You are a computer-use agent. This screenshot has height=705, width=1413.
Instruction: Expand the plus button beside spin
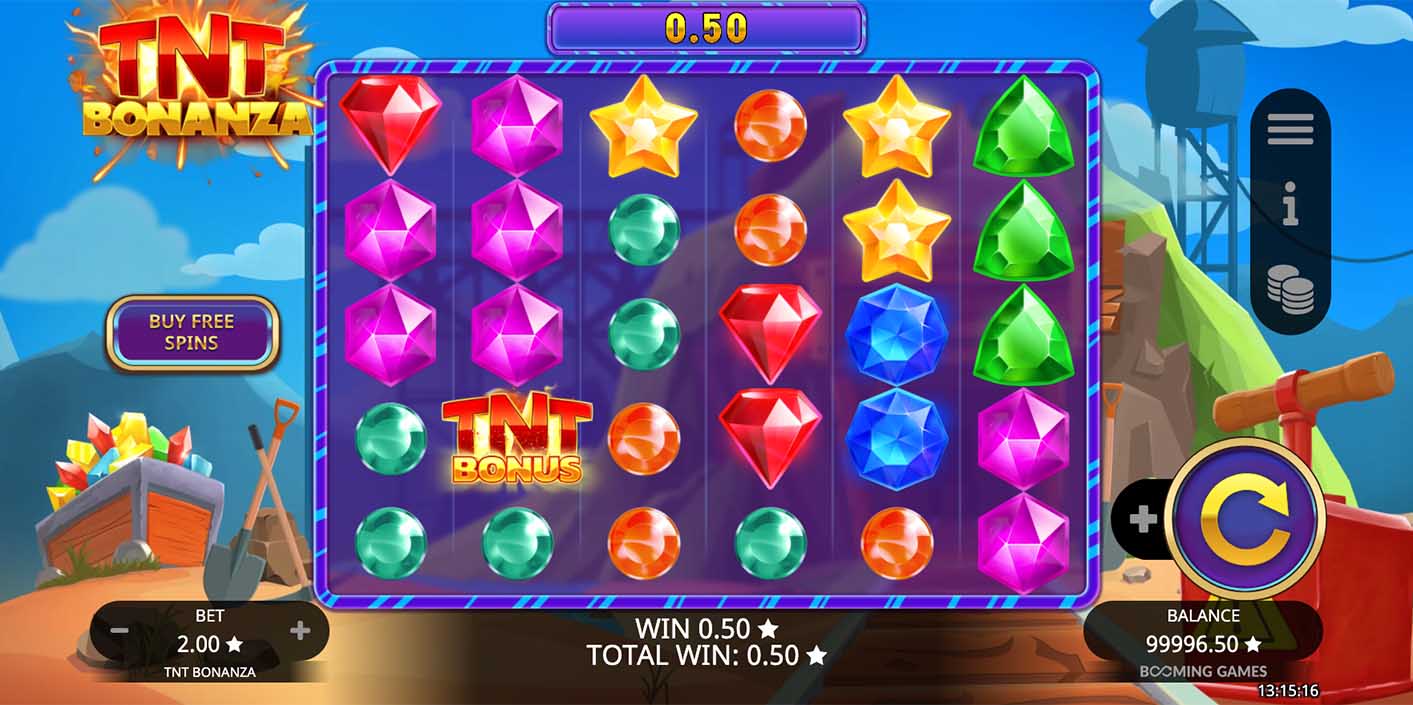1142,519
